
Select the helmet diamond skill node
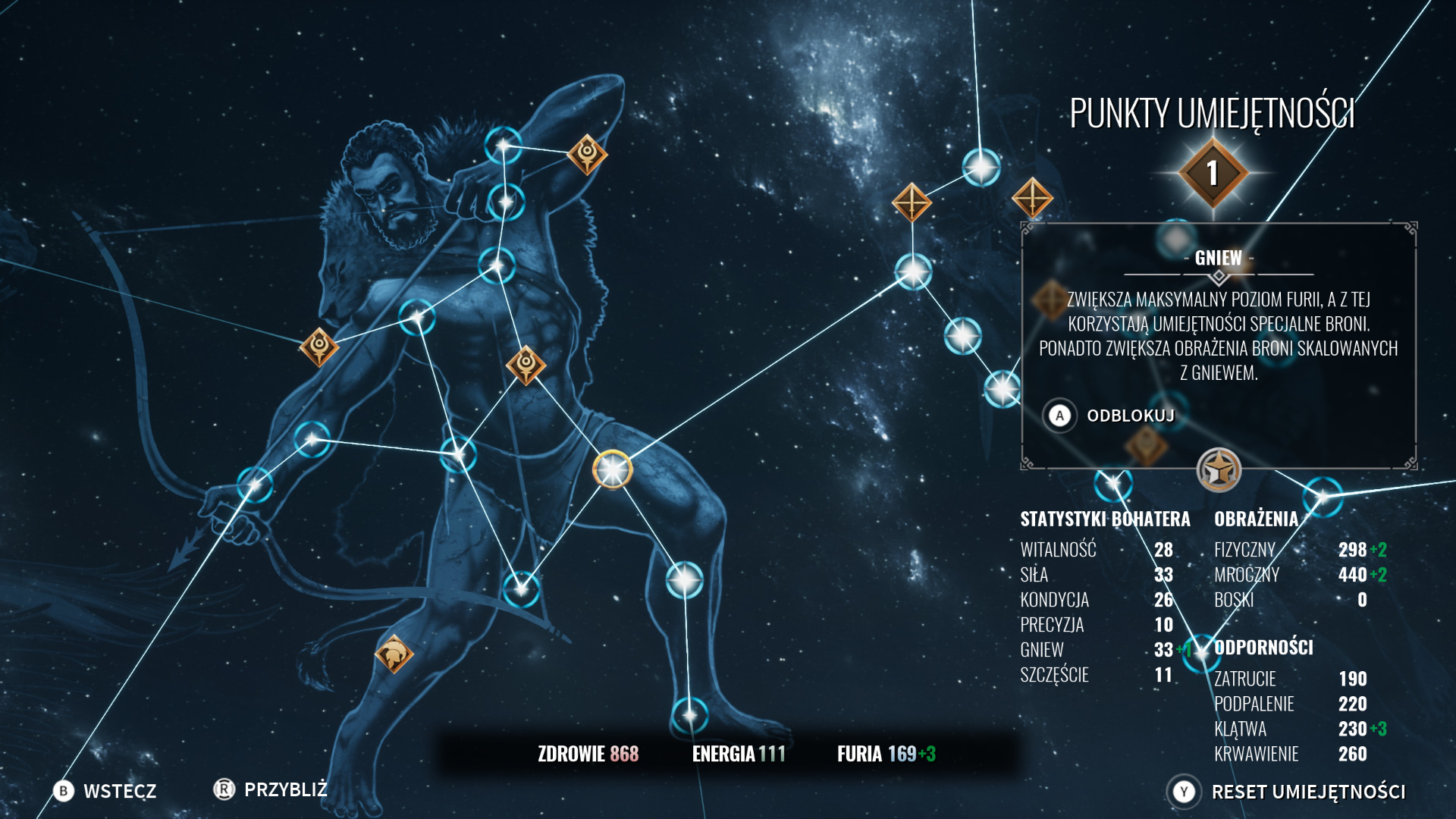[394, 654]
